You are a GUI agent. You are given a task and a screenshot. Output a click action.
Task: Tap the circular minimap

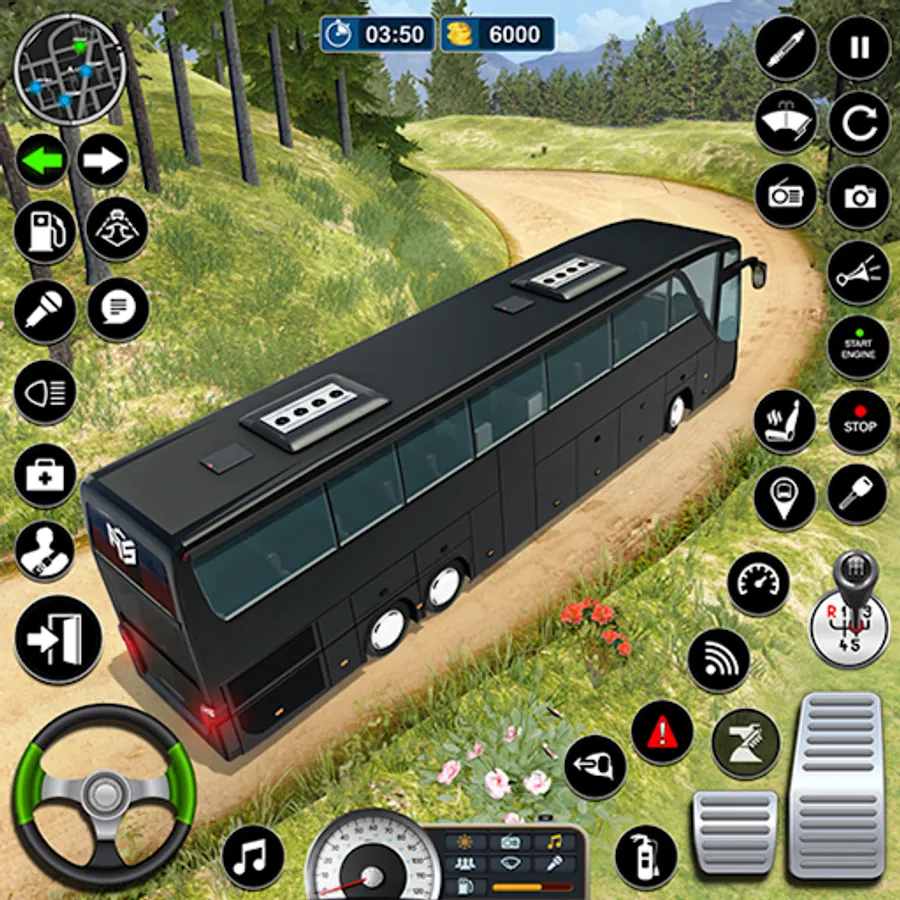(x=69, y=69)
